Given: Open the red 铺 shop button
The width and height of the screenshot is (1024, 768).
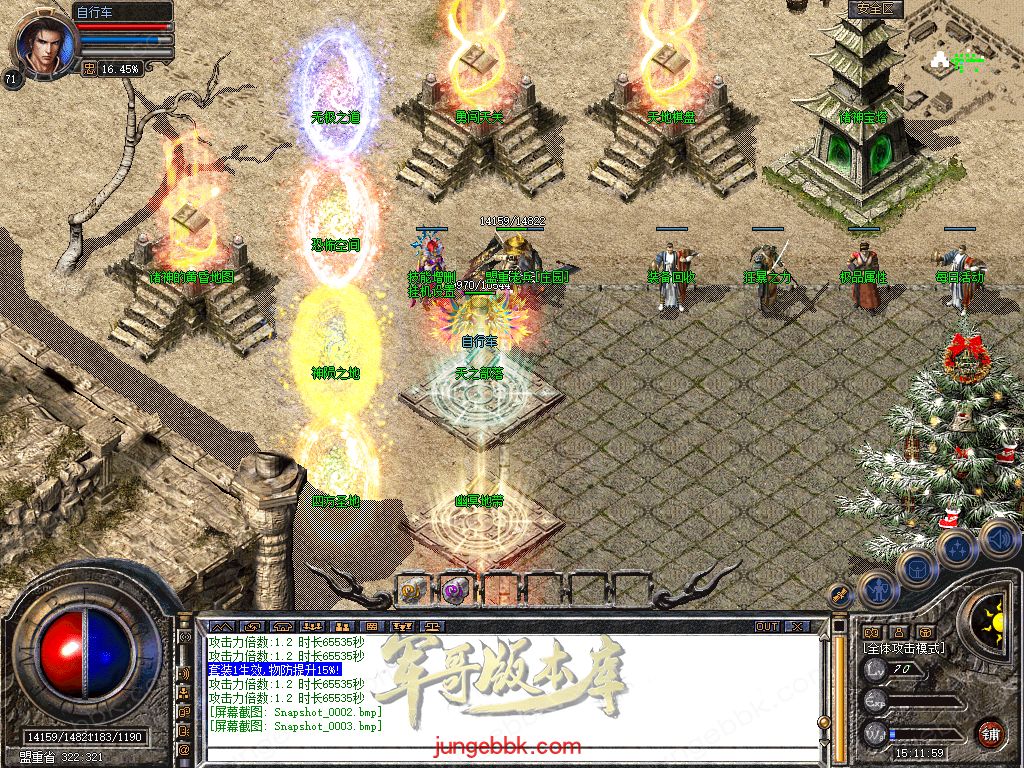Looking at the screenshot, I should [x=989, y=733].
